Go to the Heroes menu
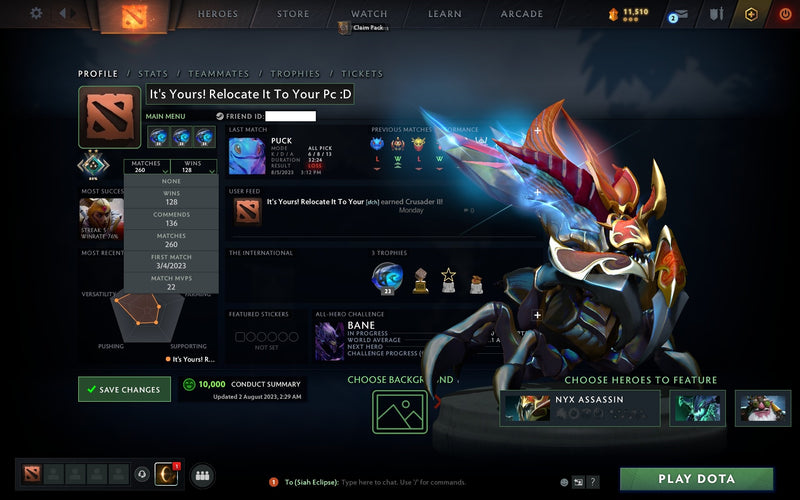 click(218, 14)
